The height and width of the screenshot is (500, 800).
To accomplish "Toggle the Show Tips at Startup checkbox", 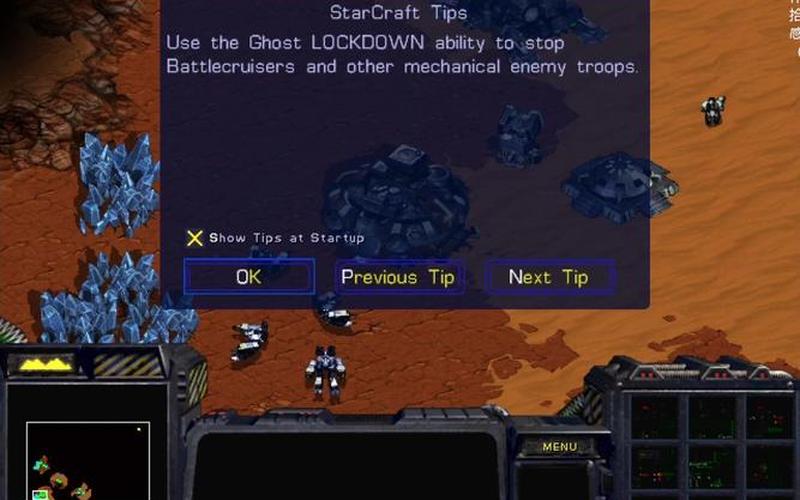I will pos(195,238).
